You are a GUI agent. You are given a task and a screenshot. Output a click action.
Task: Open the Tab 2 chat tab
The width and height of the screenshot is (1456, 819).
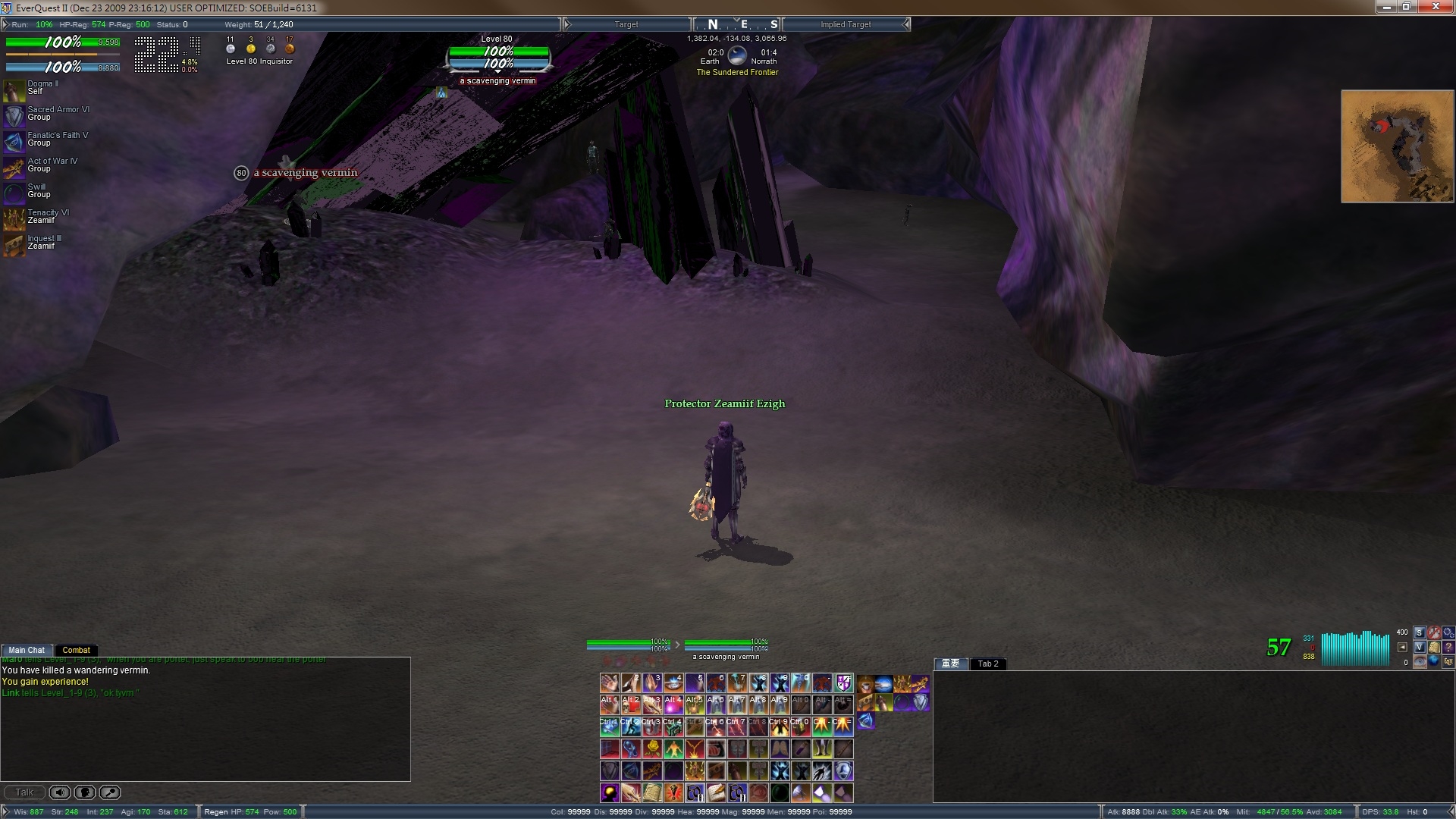pos(987,664)
